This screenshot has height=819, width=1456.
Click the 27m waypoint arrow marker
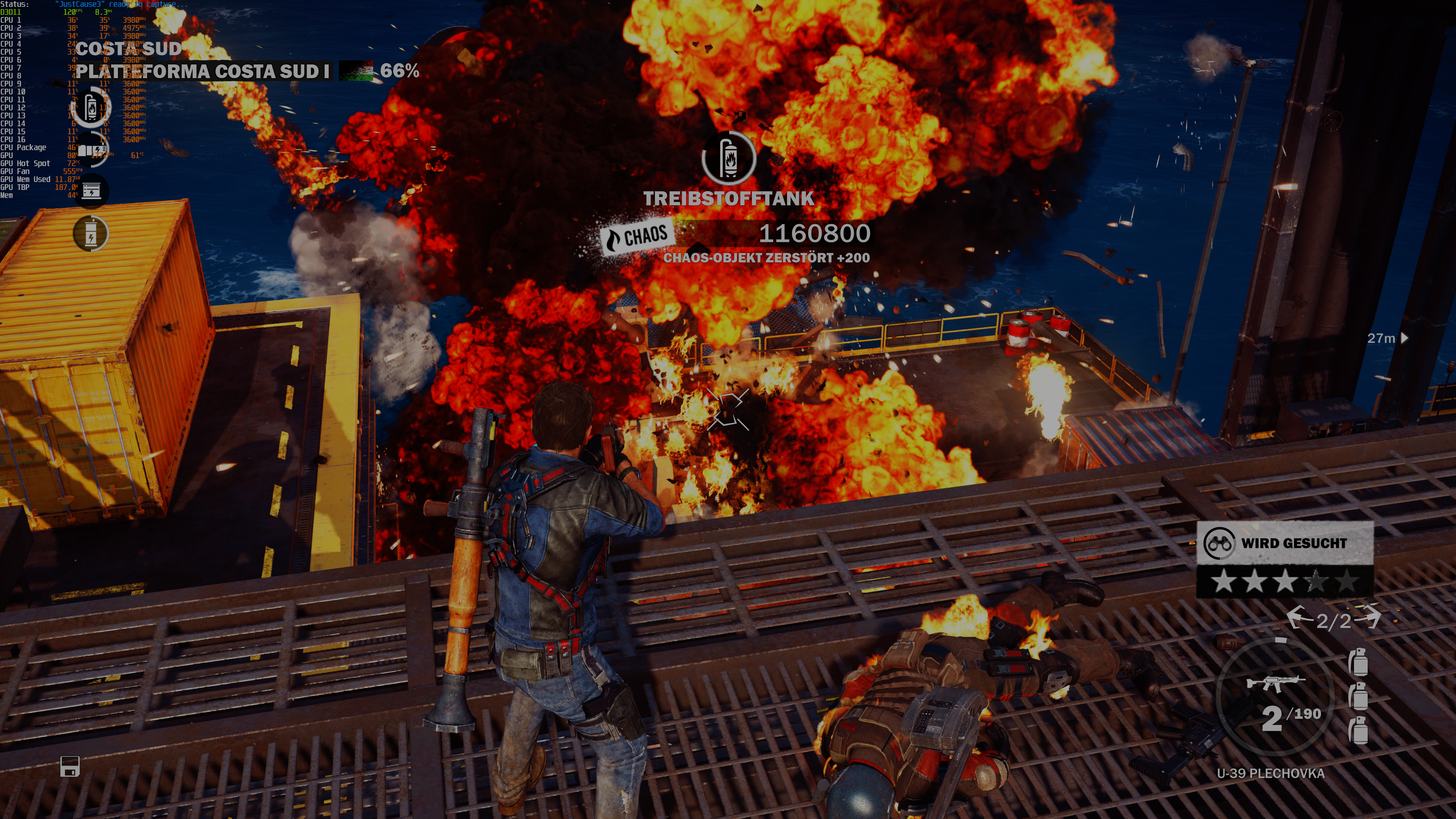tap(1405, 338)
